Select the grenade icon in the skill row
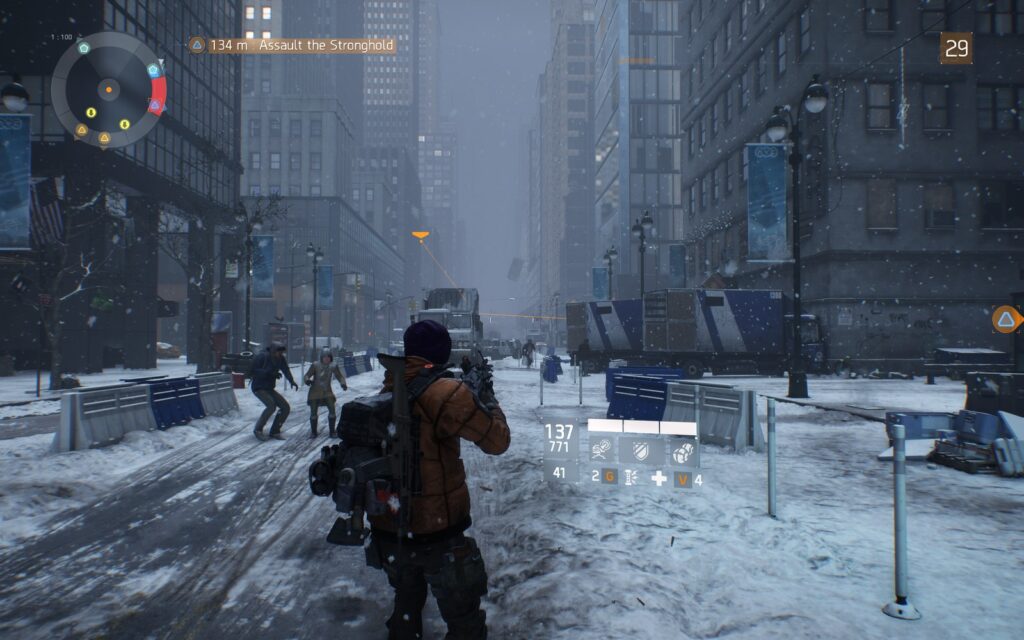This screenshot has height=640, width=1024. 684,450
